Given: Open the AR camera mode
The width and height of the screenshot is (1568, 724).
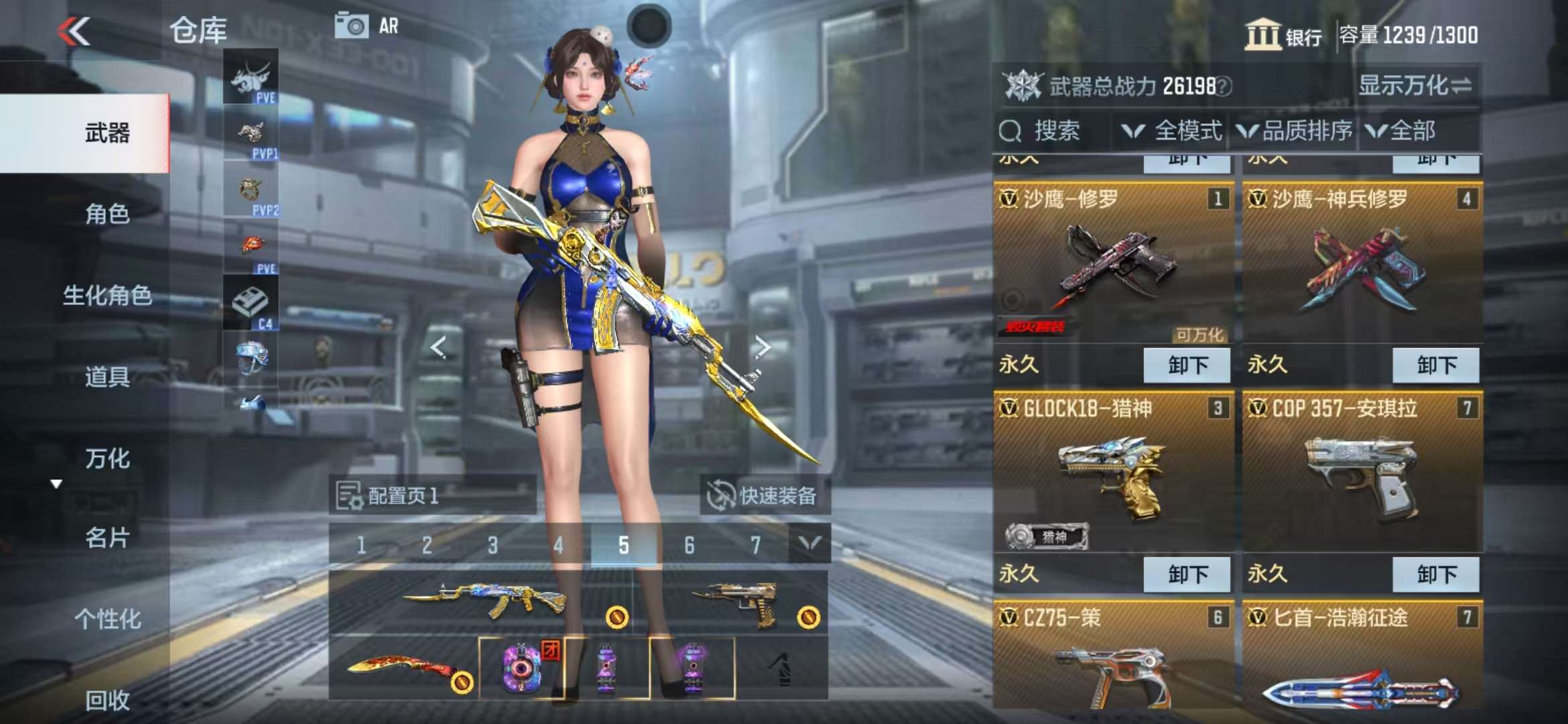Looking at the screenshot, I should (367, 26).
